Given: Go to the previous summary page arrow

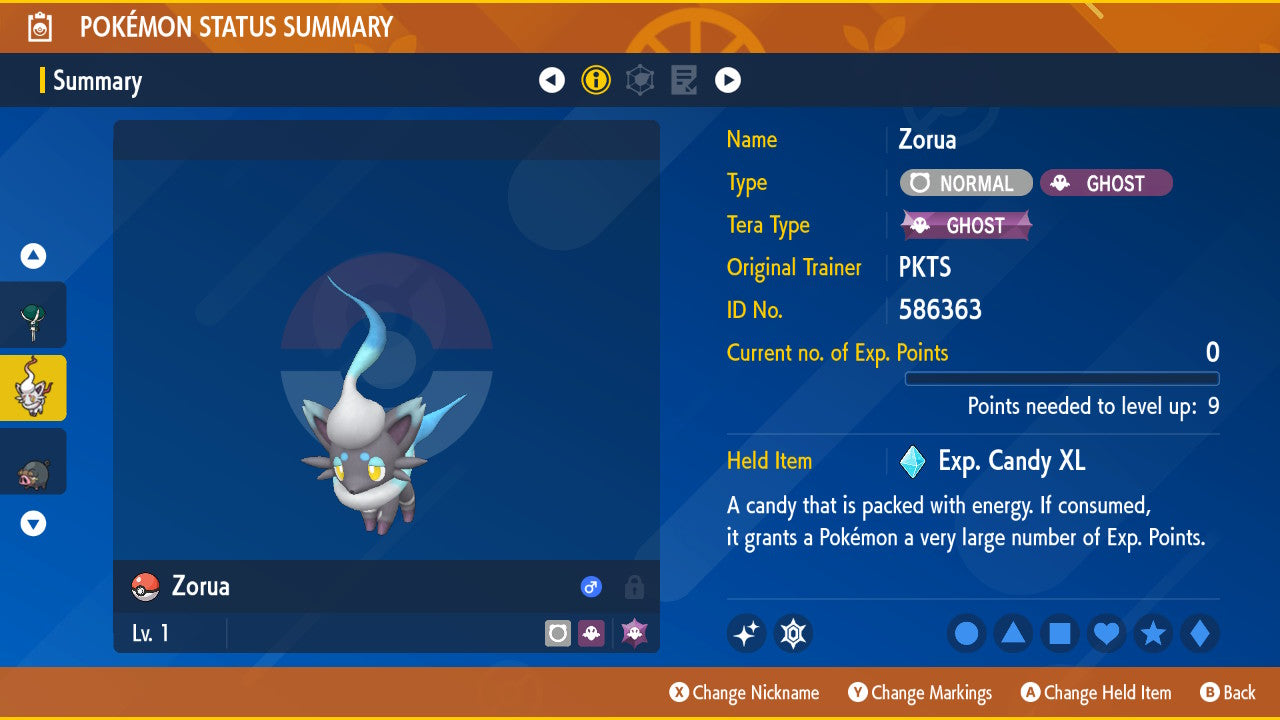Looking at the screenshot, I should [x=552, y=79].
